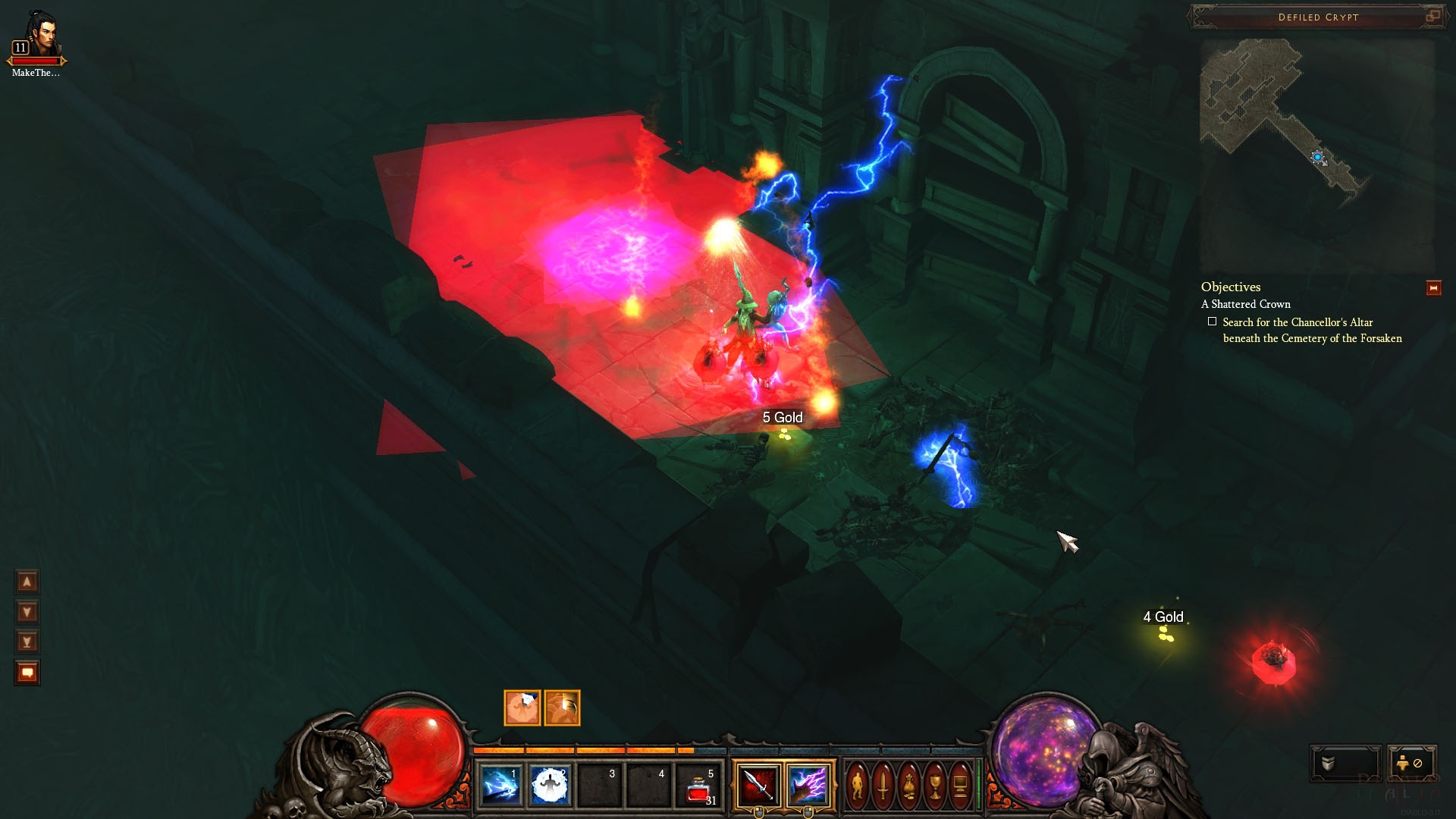Click the first orange buff icon
Viewport: 1456px width, 819px height.
point(522,708)
